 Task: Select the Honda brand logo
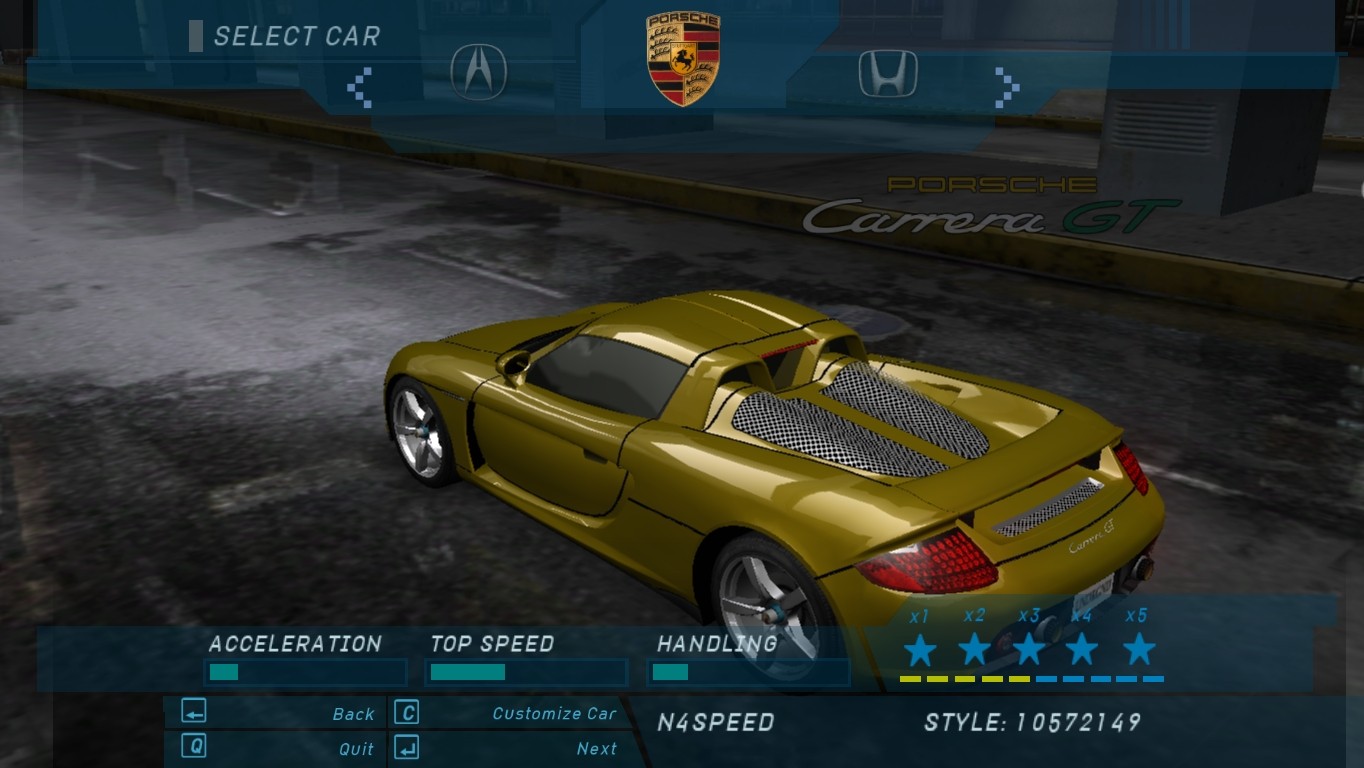click(x=887, y=73)
